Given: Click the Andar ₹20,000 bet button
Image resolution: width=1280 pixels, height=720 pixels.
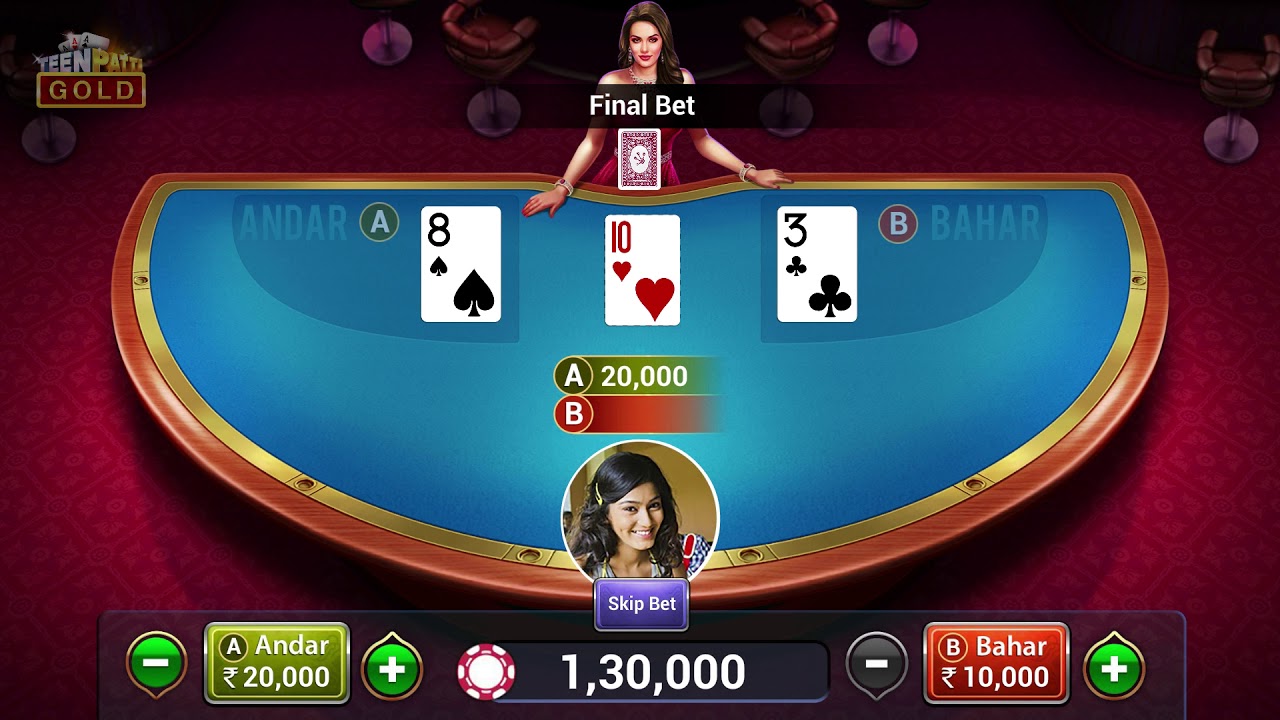Looking at the screenshot, I should [276, 662].
